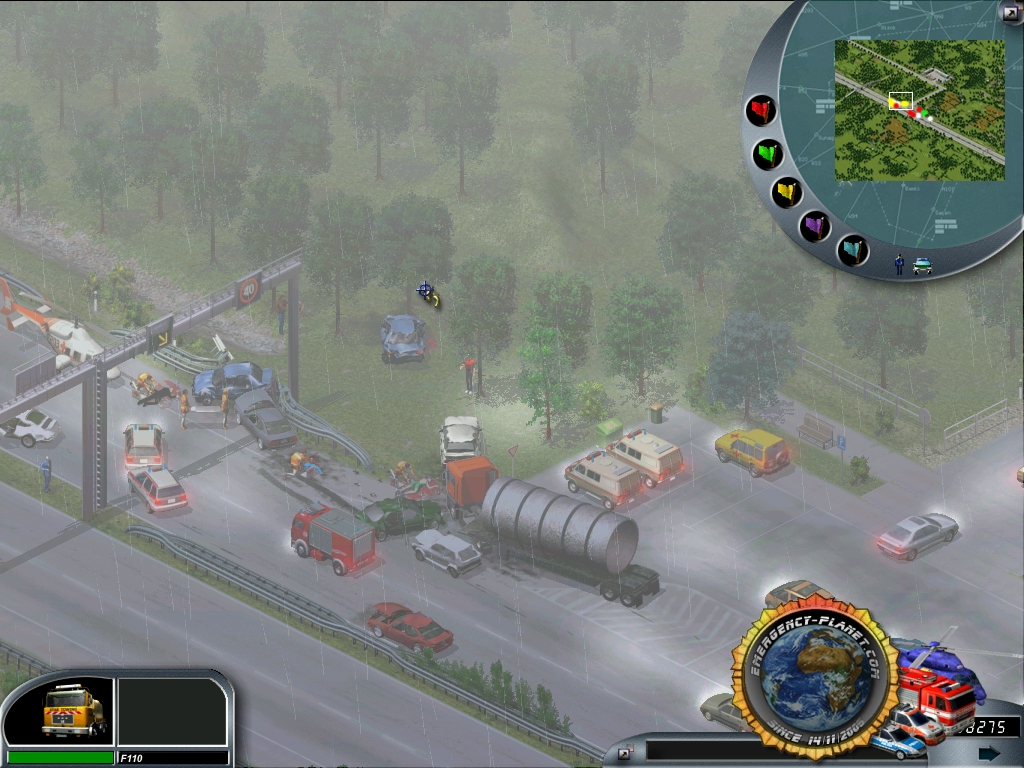1024x768 pixels.
Task: Select the red flag marker button
Action: pyautogui.click(x=762, y=110)
